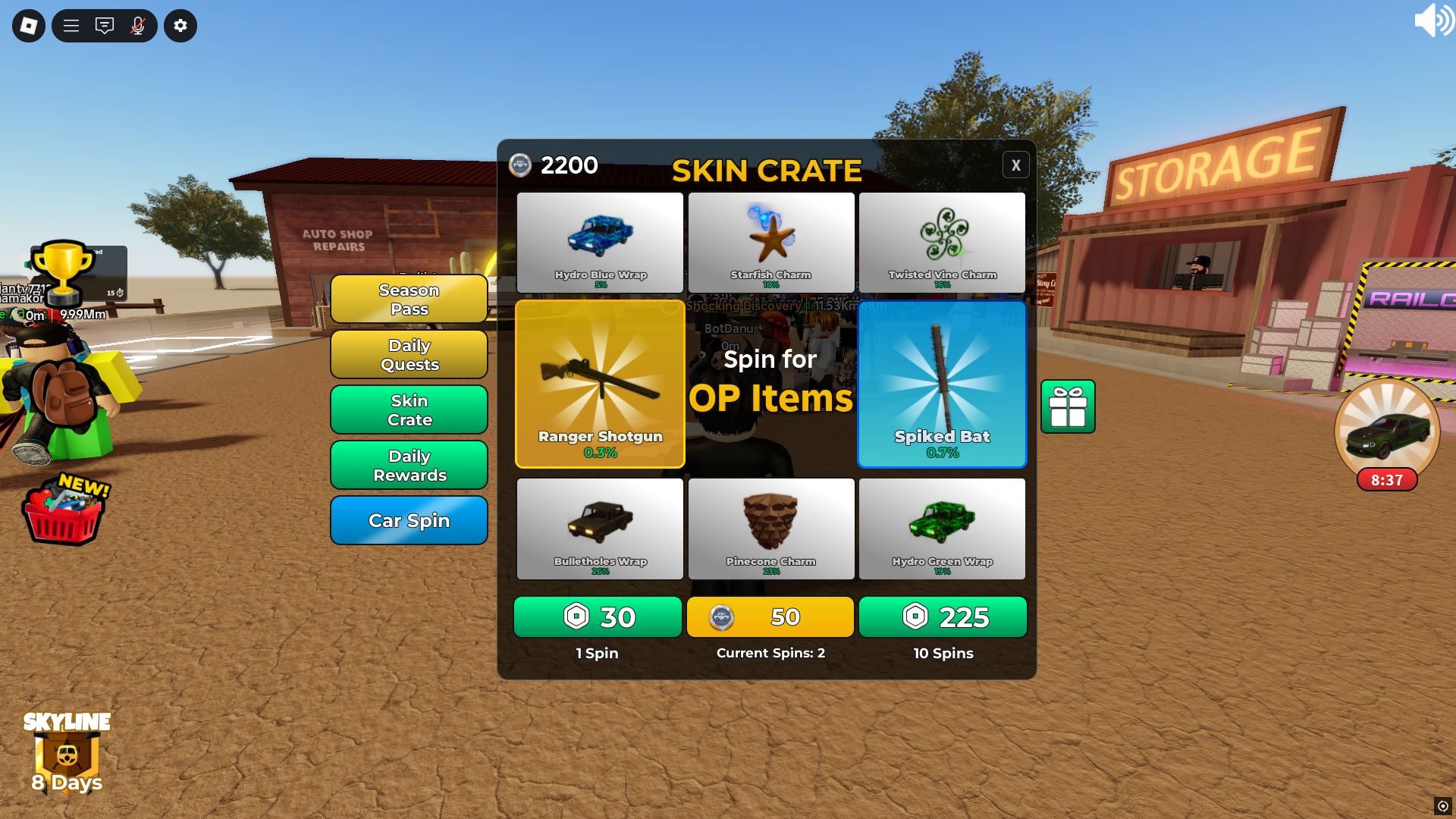The height and width of the screenshot is (819, 1456).
Task: Select the Hydro Blue Wrap item
Action: click(599, 243)
